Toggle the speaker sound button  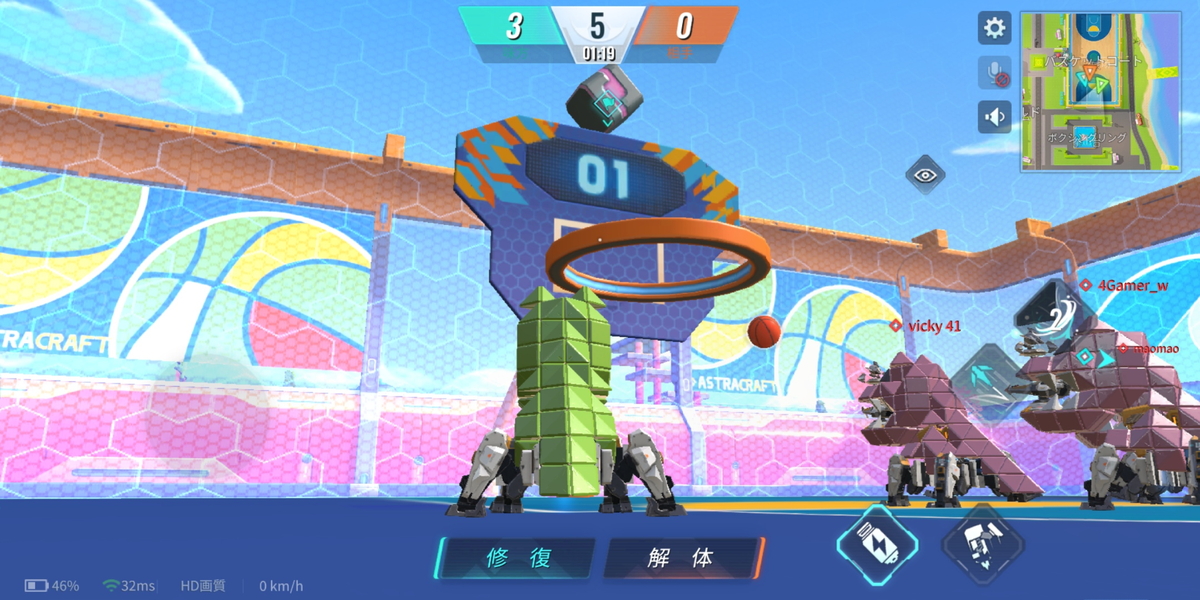tap(994, 117)
